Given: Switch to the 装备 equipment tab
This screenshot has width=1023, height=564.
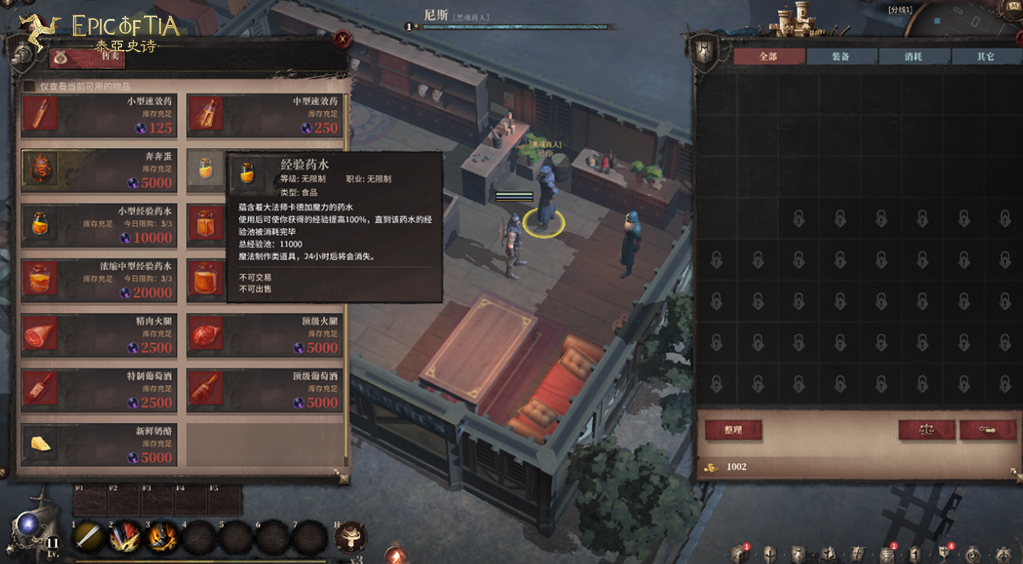Looking at the screenshot, I should pos(841,57).
